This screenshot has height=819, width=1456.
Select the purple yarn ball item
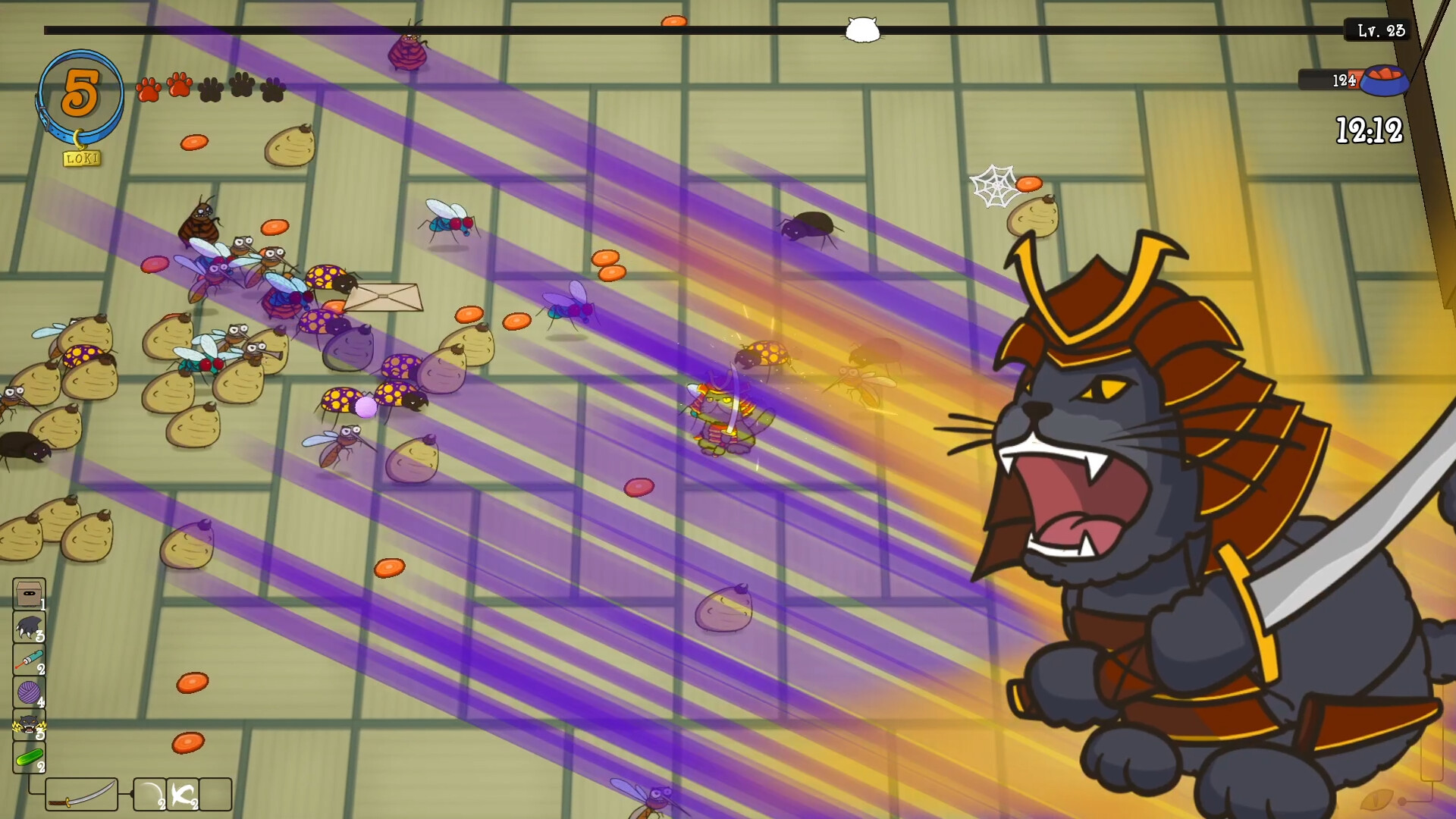click(28, 690)
